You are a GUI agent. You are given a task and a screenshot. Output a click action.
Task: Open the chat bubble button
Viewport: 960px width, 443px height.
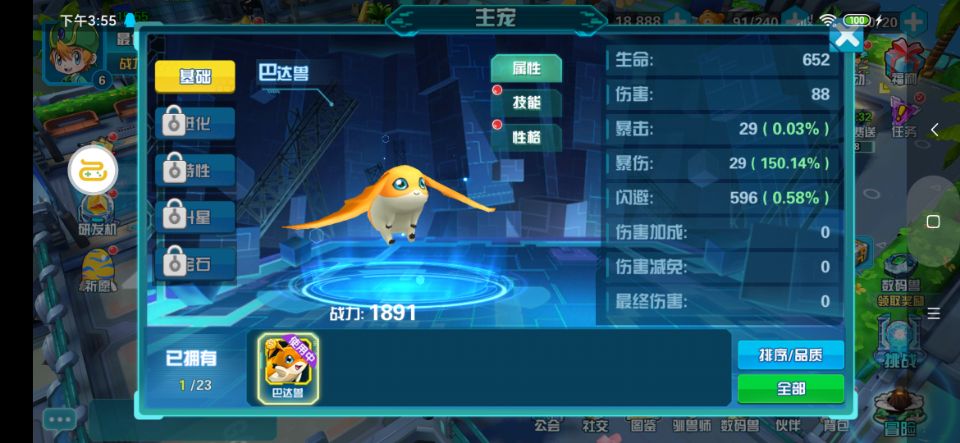coord(59,420)
